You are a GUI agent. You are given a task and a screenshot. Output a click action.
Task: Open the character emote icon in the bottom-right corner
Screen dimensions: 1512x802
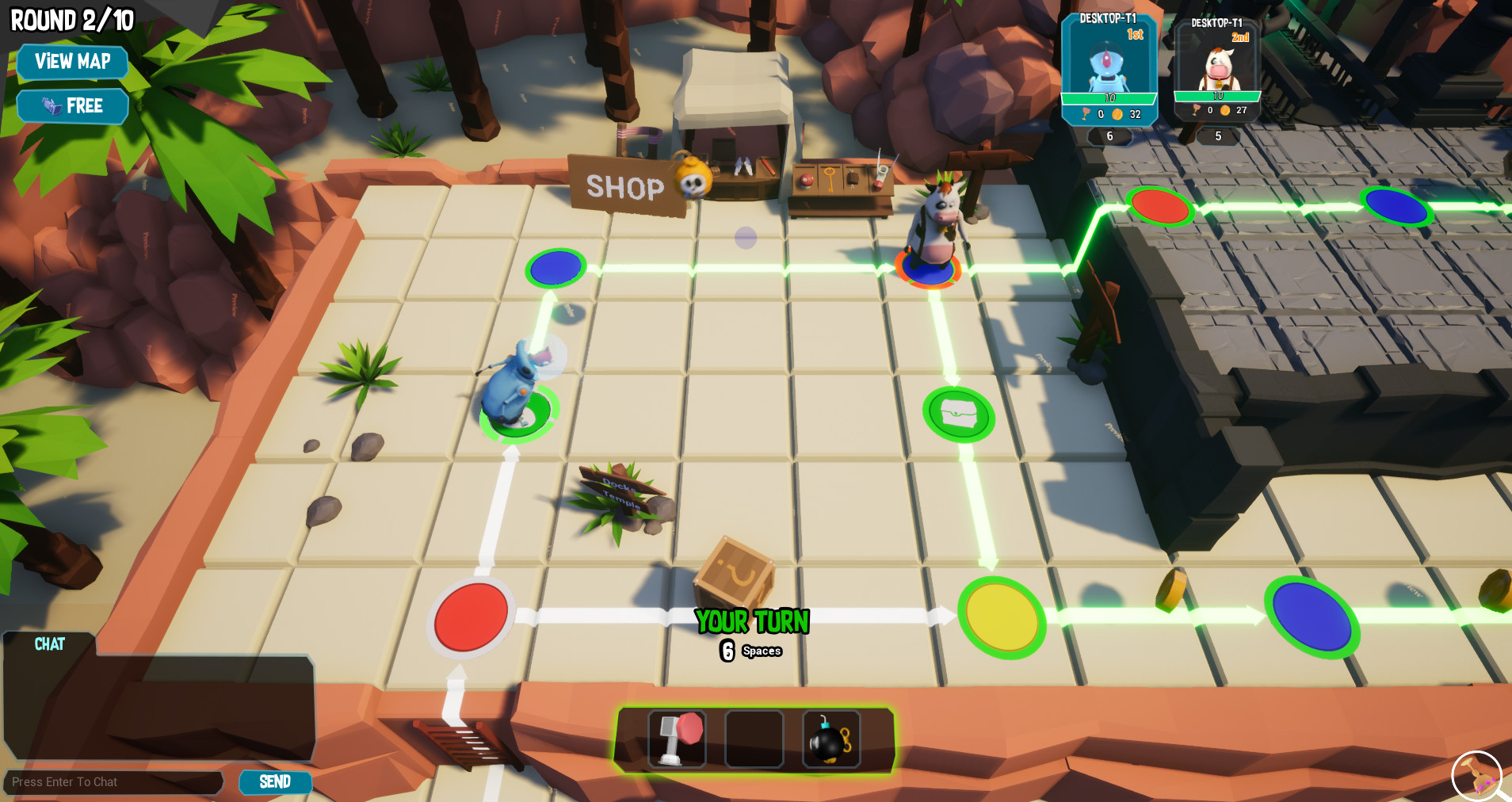click(1476, 775)
